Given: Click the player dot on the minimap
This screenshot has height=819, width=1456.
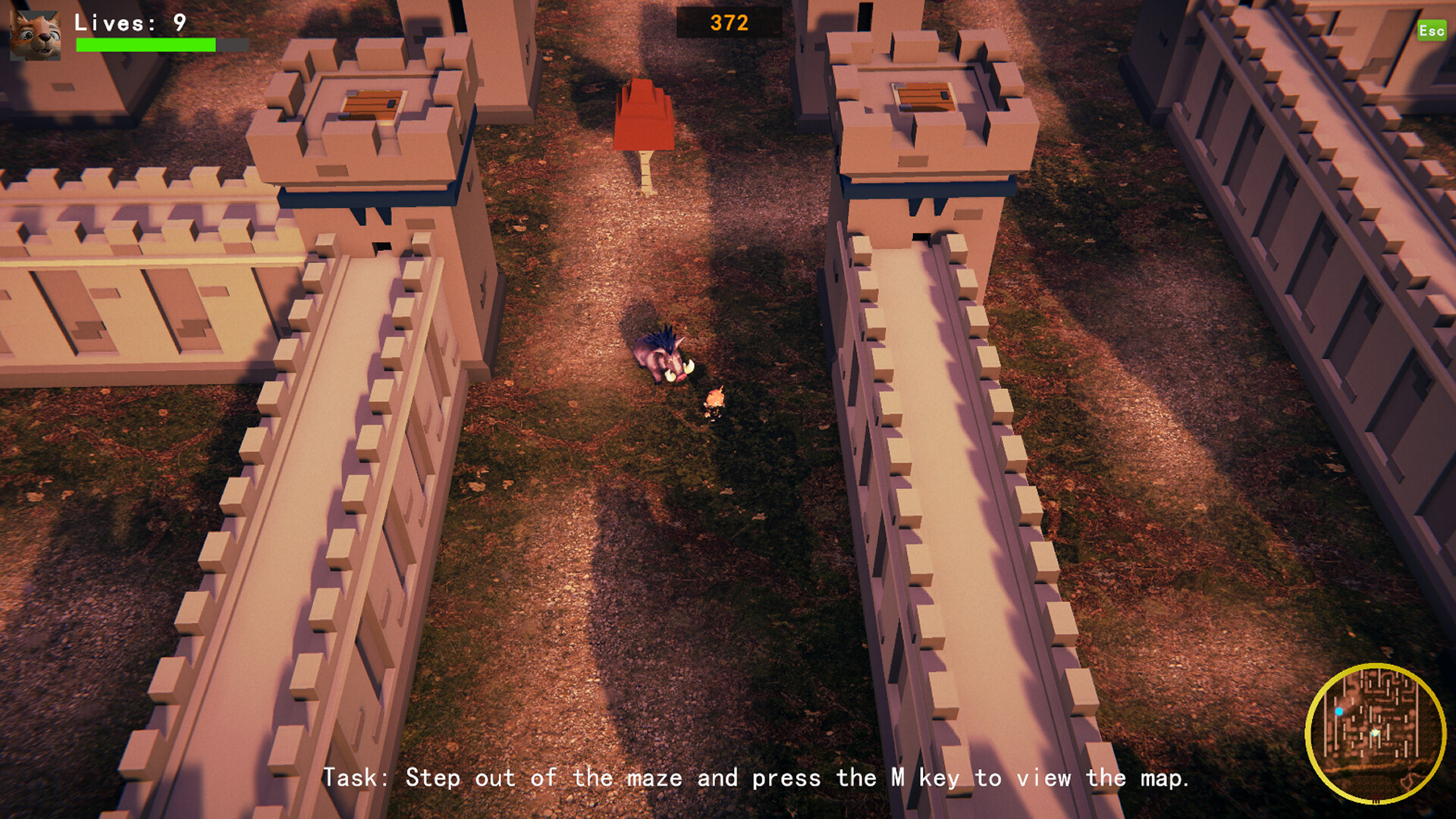Looking at the screenshot, I should pyautogui.click(x=1376, y=732).
